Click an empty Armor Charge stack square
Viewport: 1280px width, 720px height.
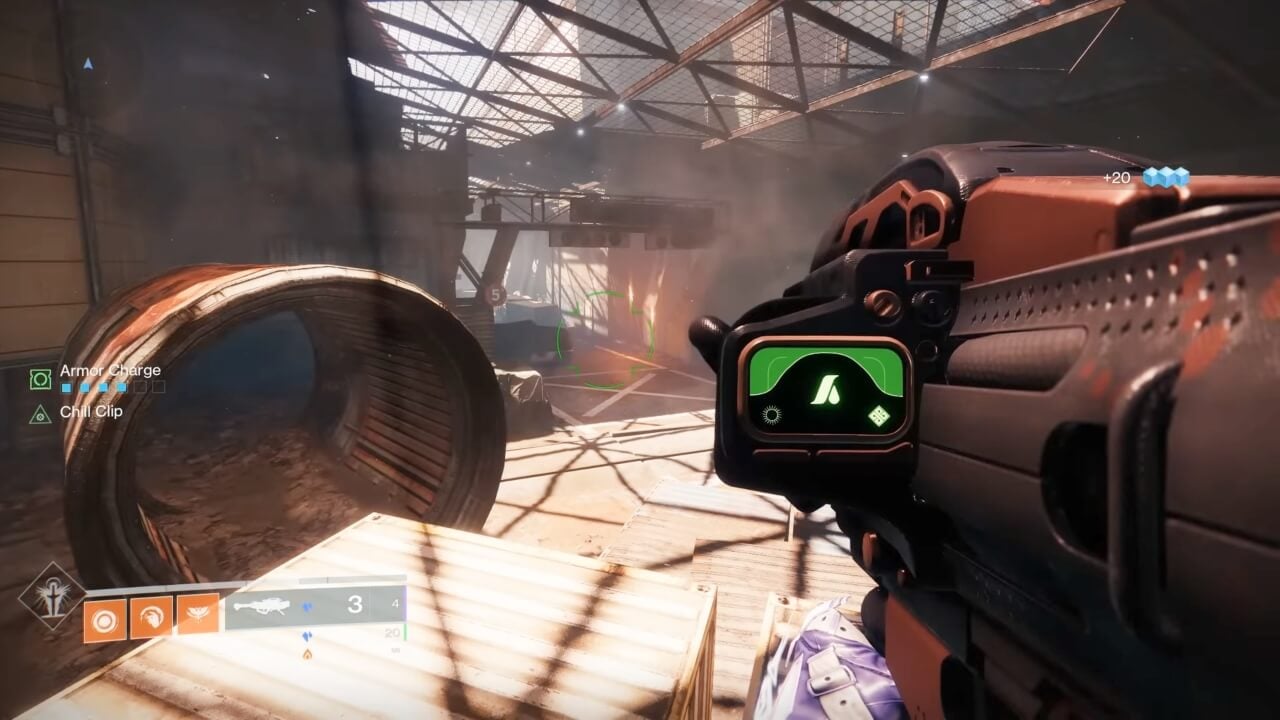[141, 387]
